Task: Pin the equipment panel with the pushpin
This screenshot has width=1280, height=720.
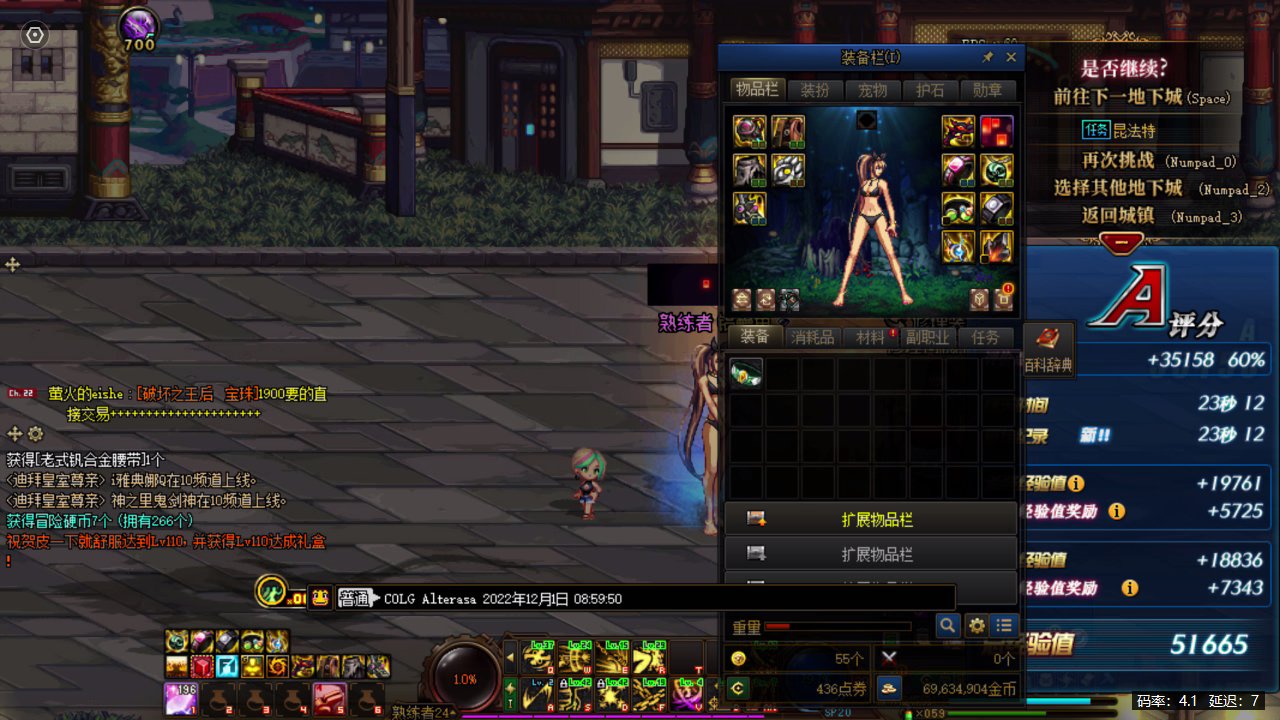Action: click(988, 58)
